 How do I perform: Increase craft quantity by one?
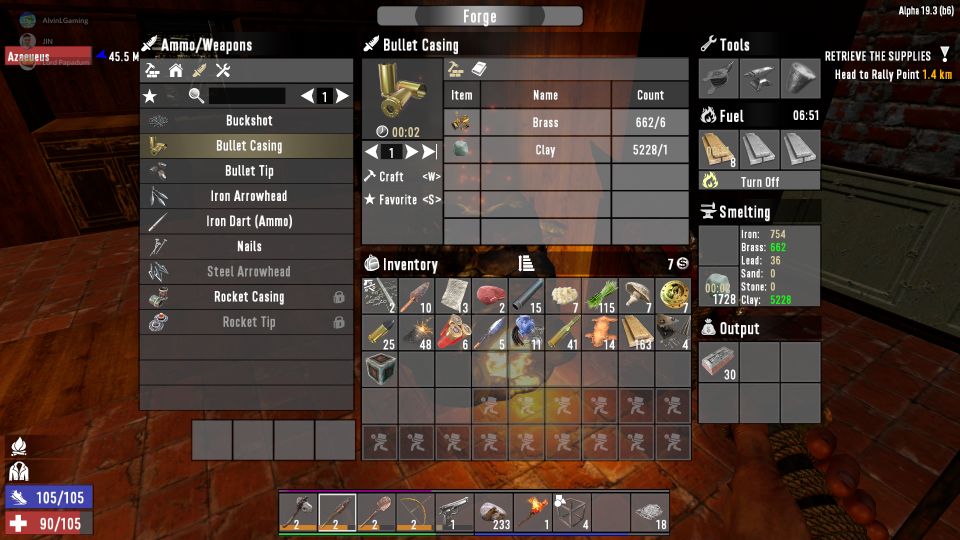coord(411,152)
